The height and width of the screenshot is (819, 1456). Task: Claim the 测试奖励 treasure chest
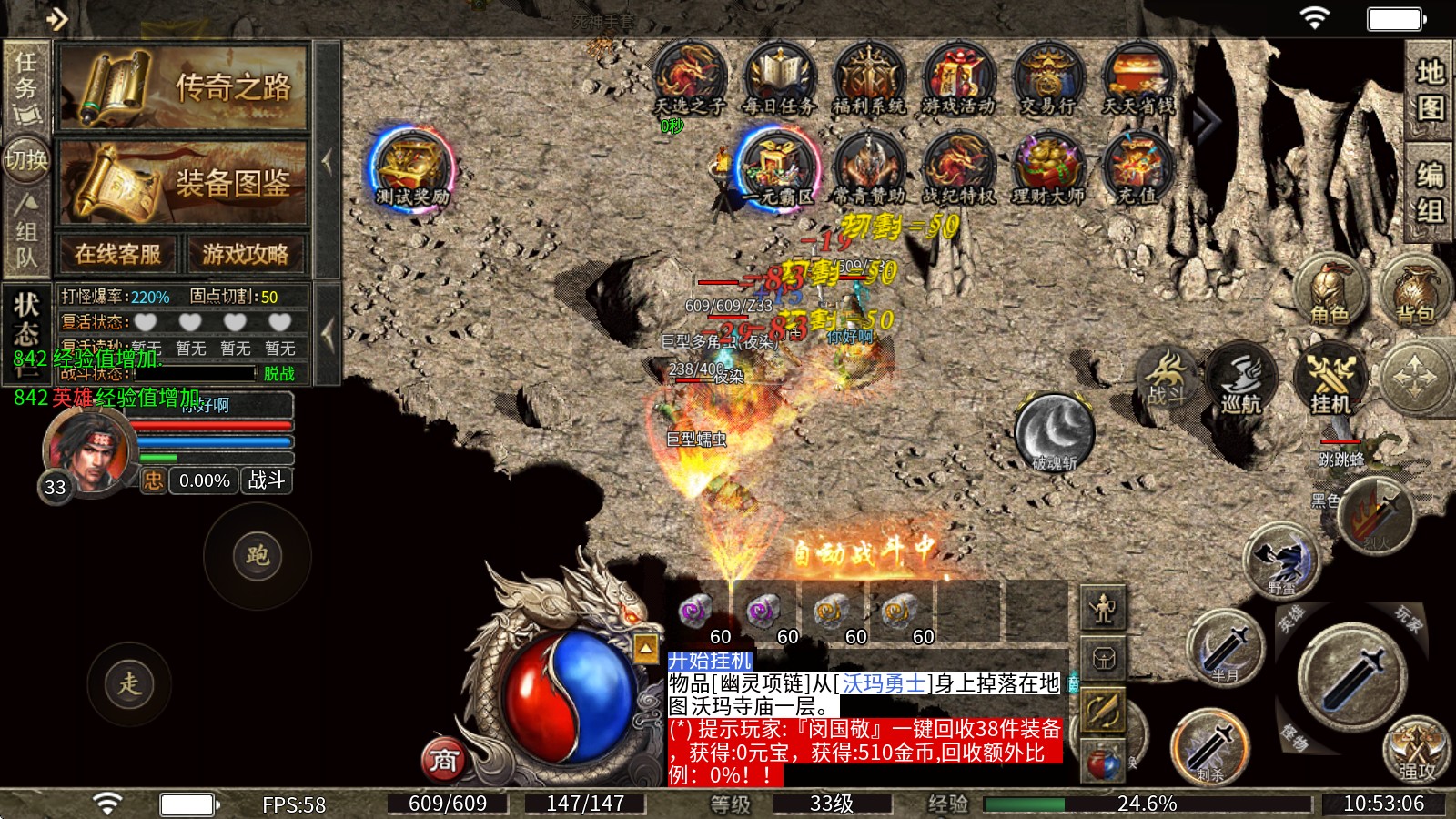click(x=412, y=168)
